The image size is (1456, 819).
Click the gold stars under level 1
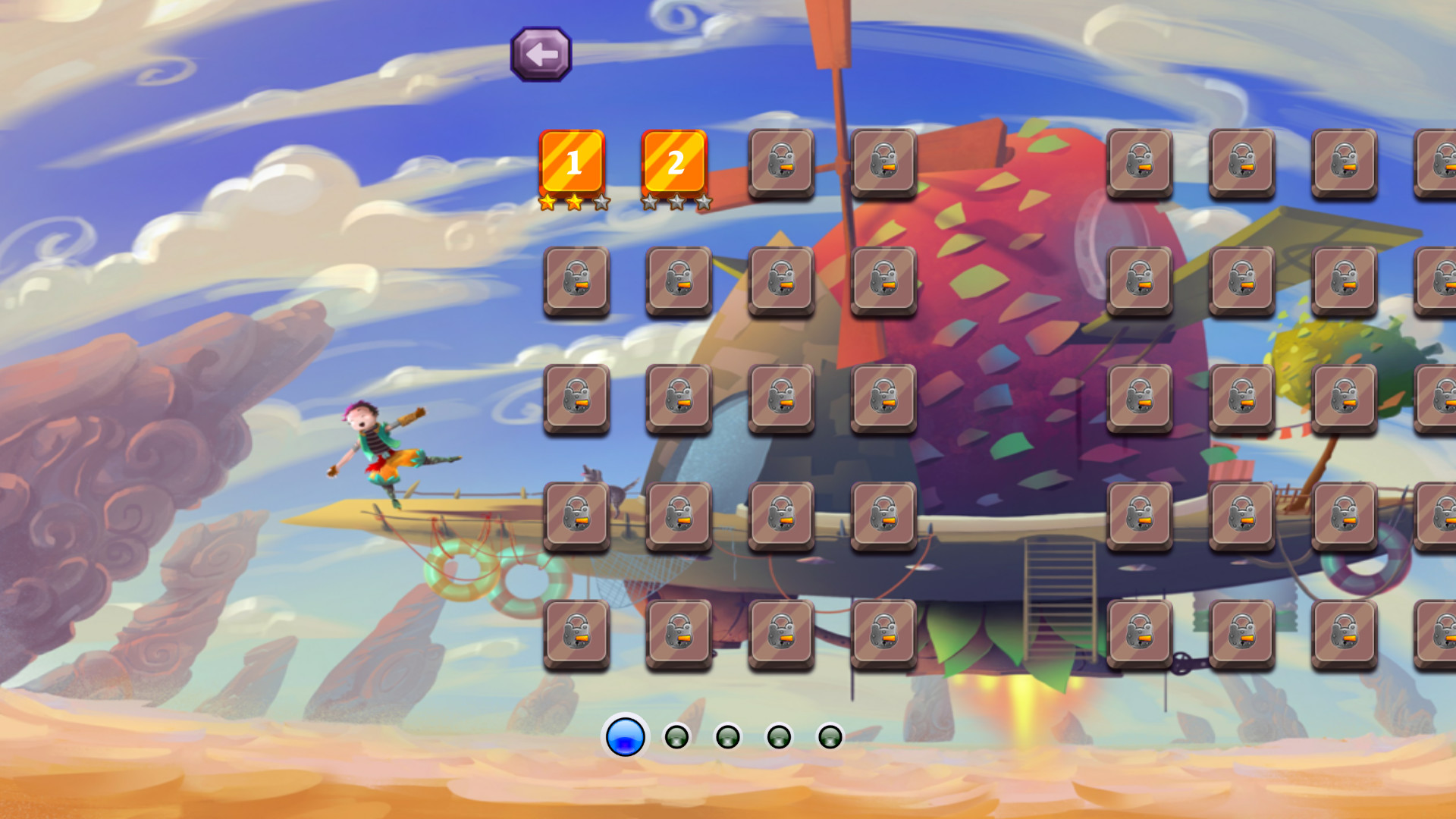[x=574, y=202]
